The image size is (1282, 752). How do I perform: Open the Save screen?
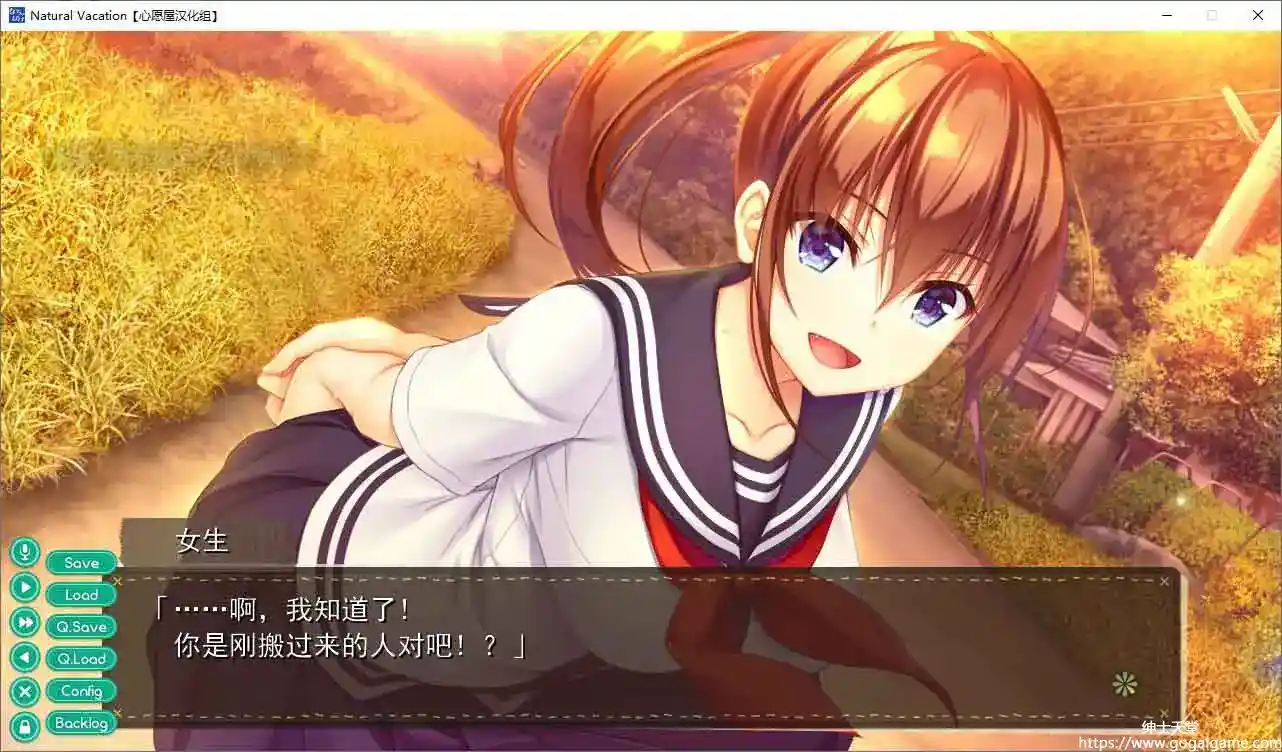click(x=80, y=562)
